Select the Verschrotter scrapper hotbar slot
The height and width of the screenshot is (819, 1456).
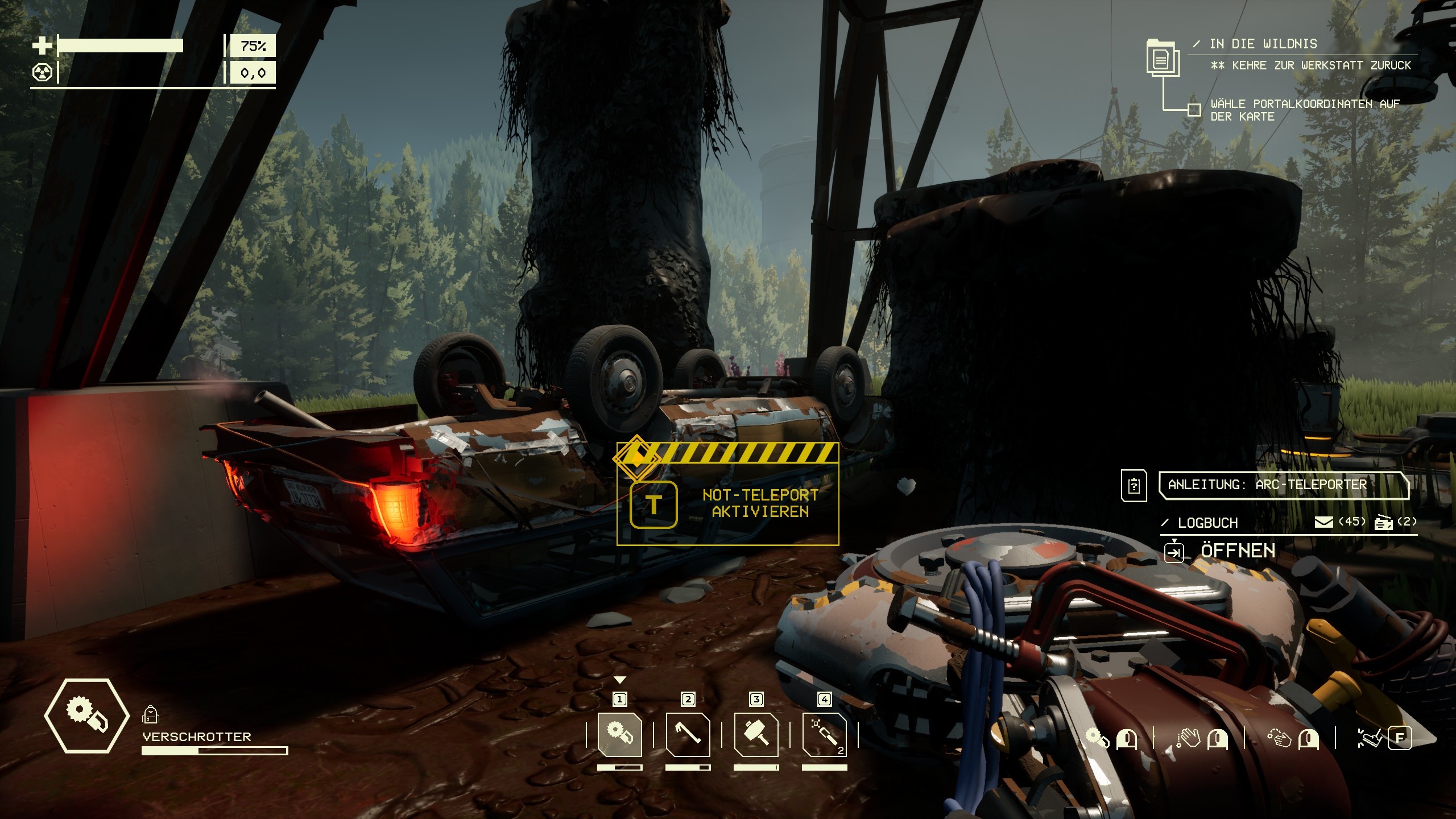point(620,734)
